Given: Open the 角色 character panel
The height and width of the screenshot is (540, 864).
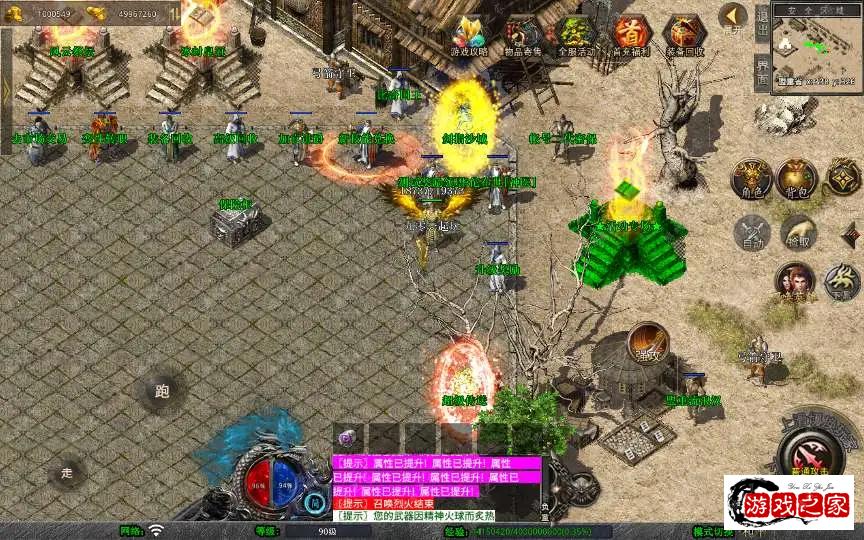Looking at the screenshot, I should point(750,178).
